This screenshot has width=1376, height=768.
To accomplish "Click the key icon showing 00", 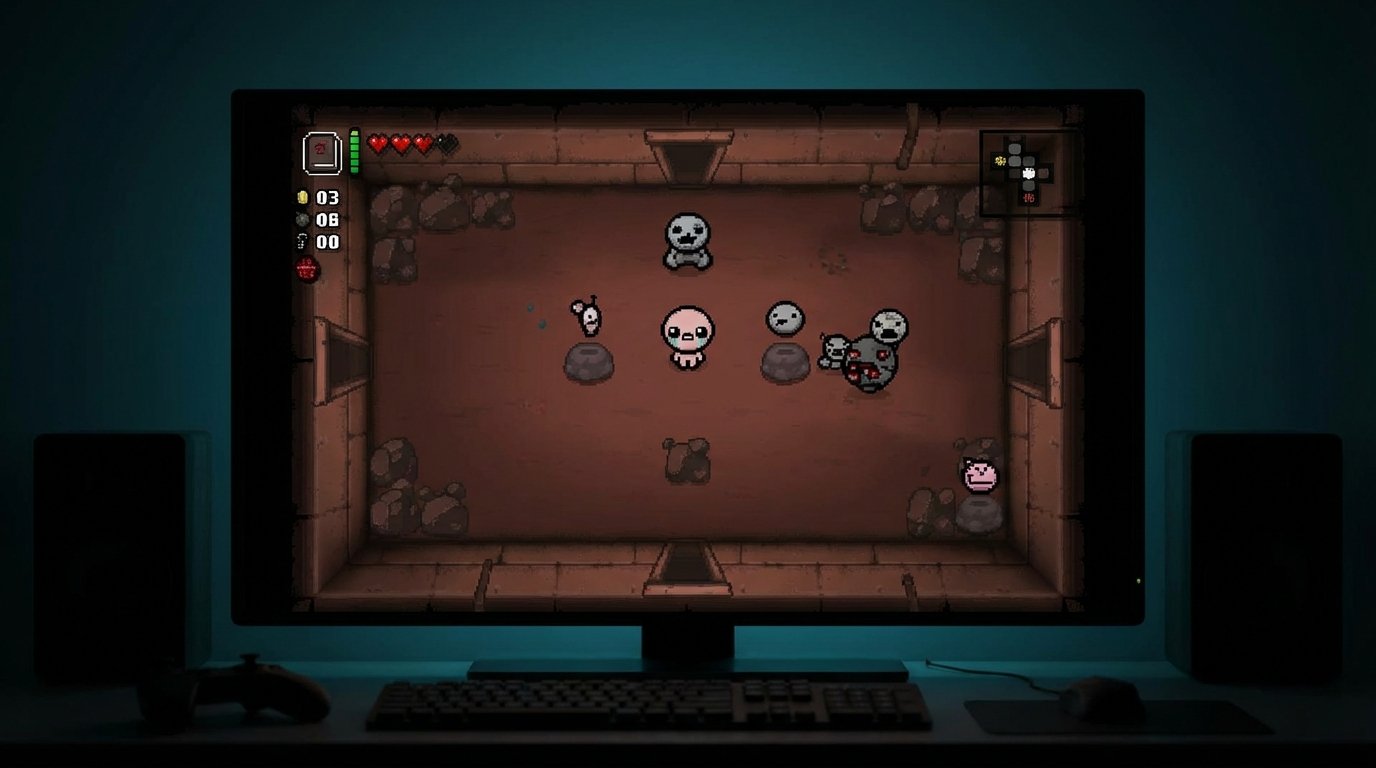I will coord(302,241).
